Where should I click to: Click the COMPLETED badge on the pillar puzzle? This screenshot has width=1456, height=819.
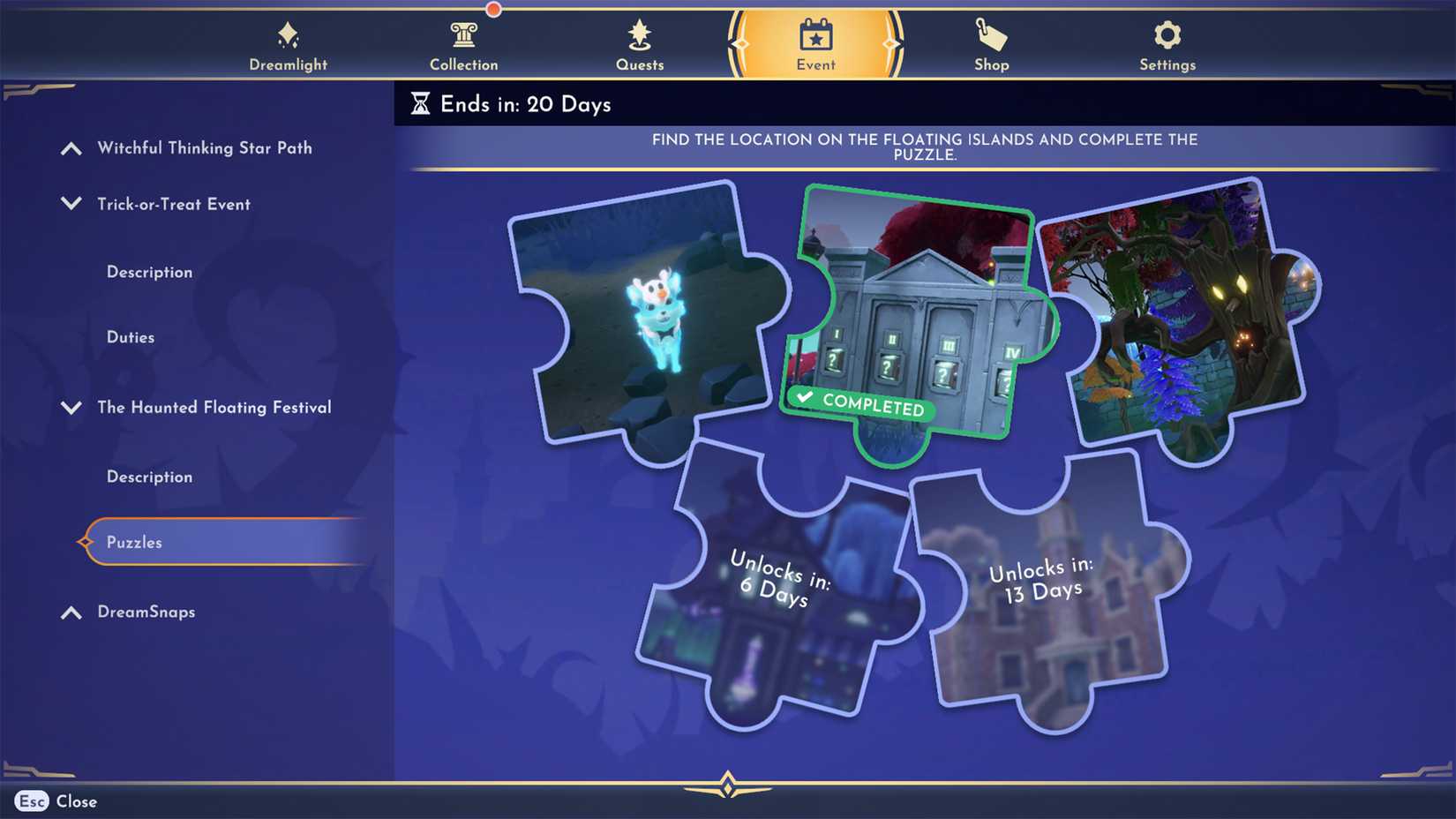860,408
